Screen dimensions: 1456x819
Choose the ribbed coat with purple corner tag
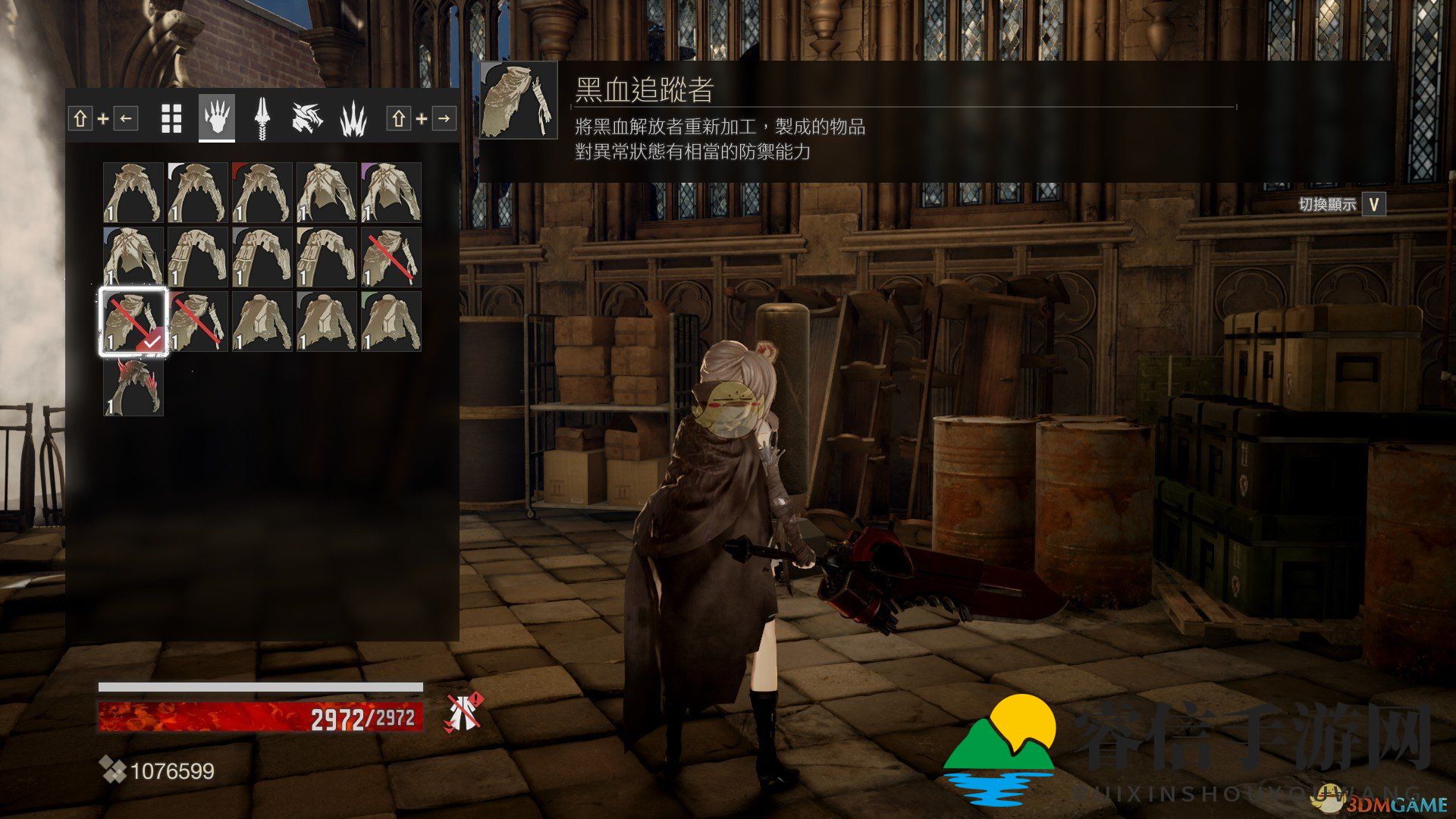tap(391, 193)
